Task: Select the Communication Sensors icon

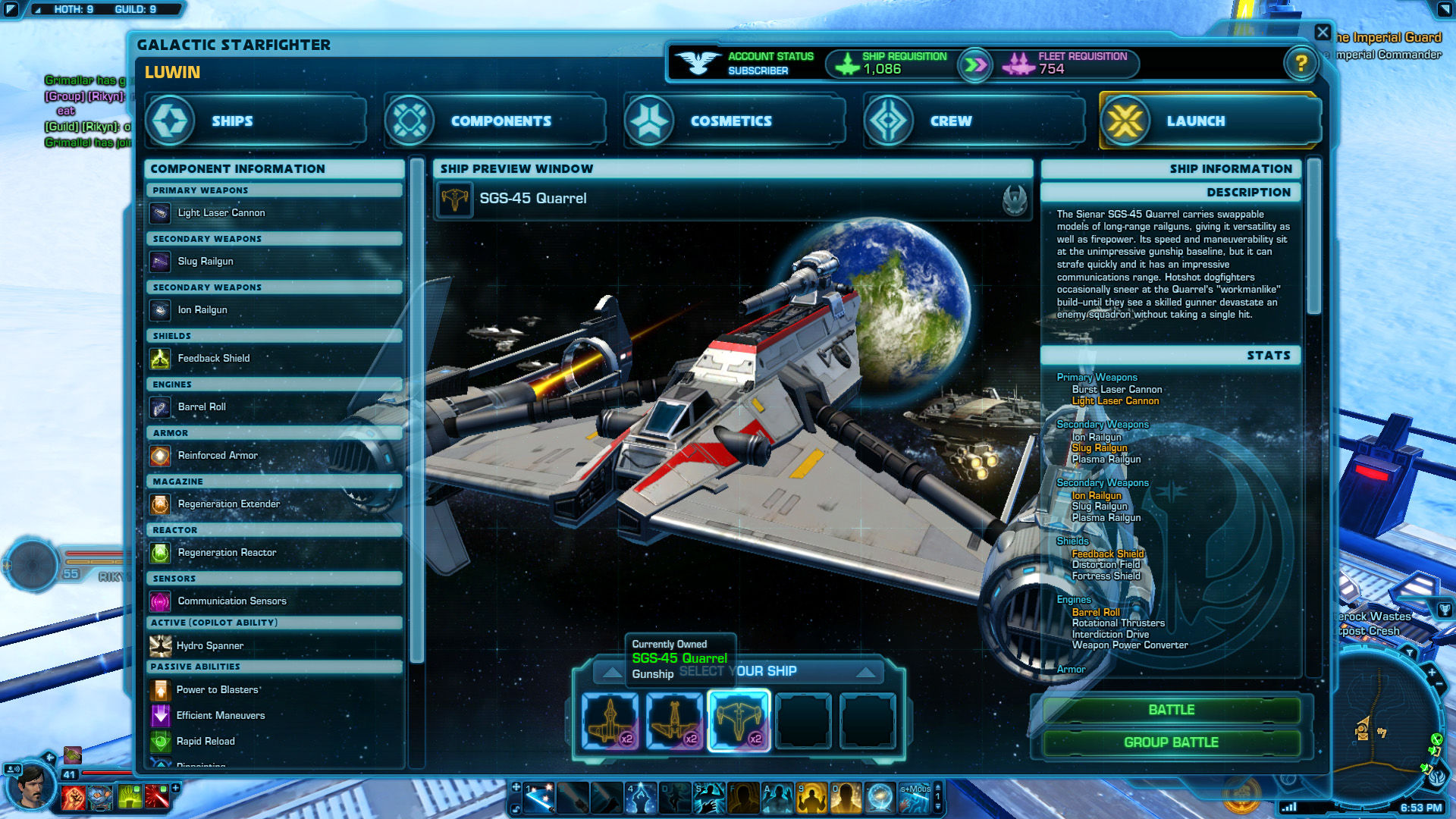Action: (x=161, y=601)
